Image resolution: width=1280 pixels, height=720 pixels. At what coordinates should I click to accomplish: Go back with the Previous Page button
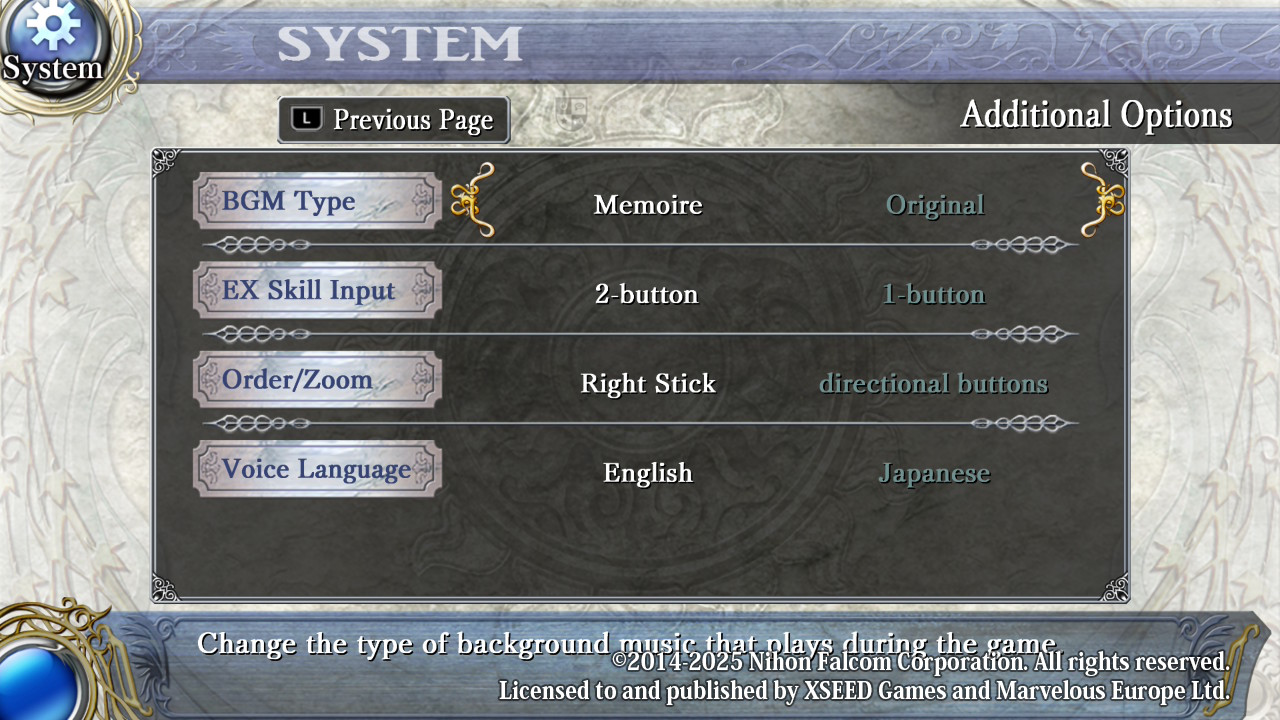(x=394, y=120)
